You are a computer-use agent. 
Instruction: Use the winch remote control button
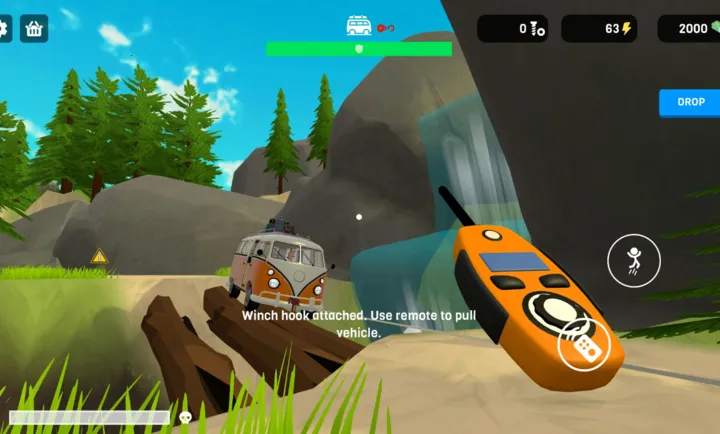582,345
